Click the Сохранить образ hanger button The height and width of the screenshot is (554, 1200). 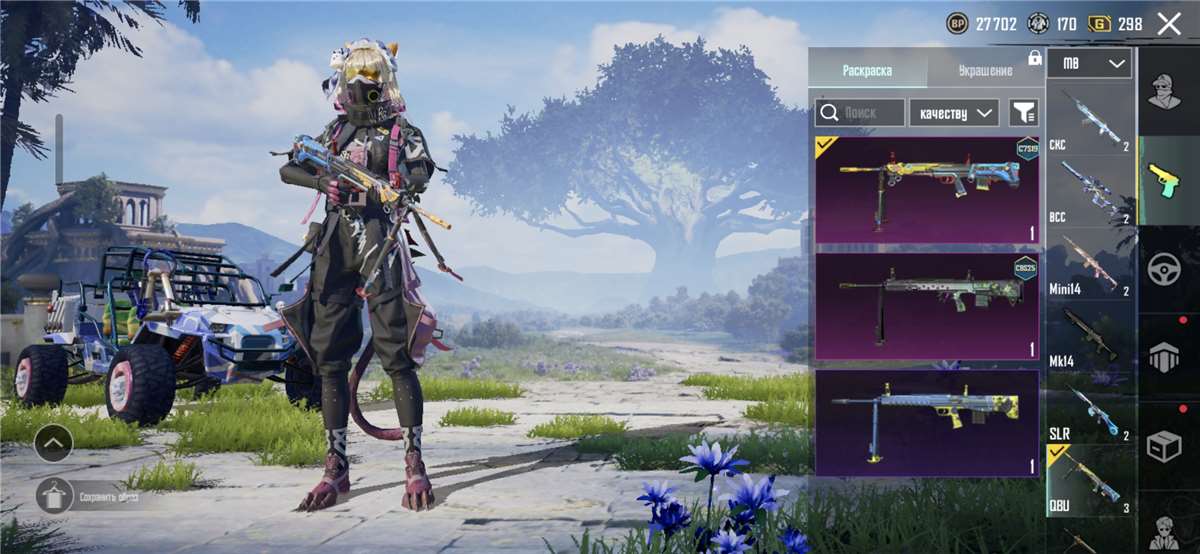(x=56, y=495)
